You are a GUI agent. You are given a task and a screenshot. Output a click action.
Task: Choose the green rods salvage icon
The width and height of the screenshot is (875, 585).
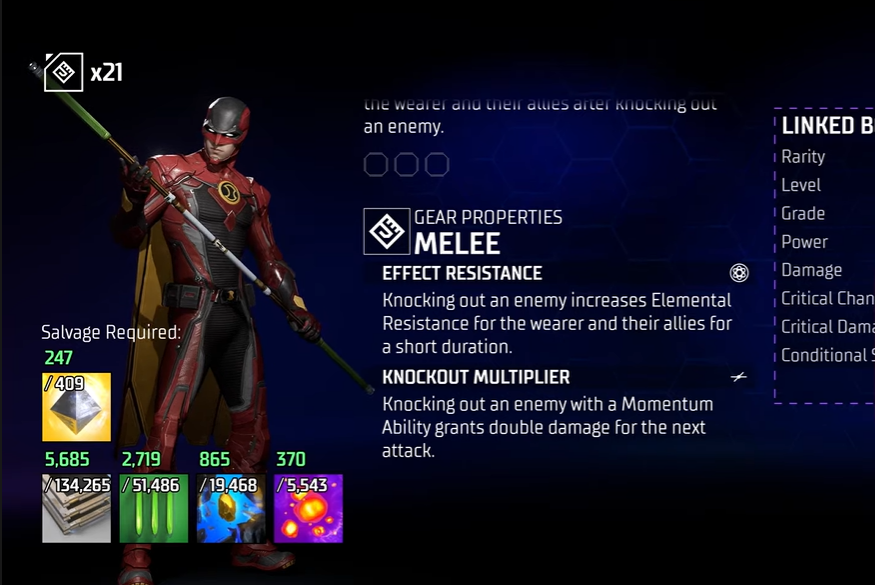click(x=153, y=508)
